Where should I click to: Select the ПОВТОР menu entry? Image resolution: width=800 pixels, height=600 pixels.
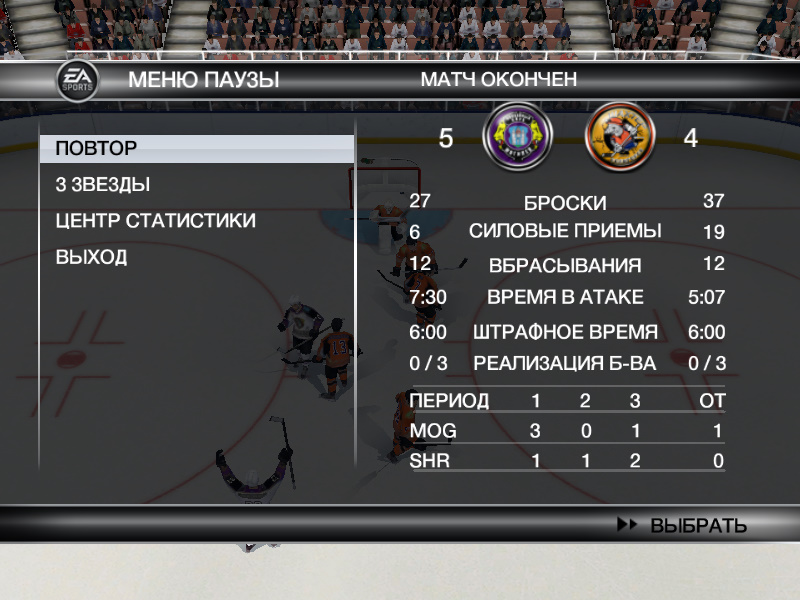pos(97,149)
